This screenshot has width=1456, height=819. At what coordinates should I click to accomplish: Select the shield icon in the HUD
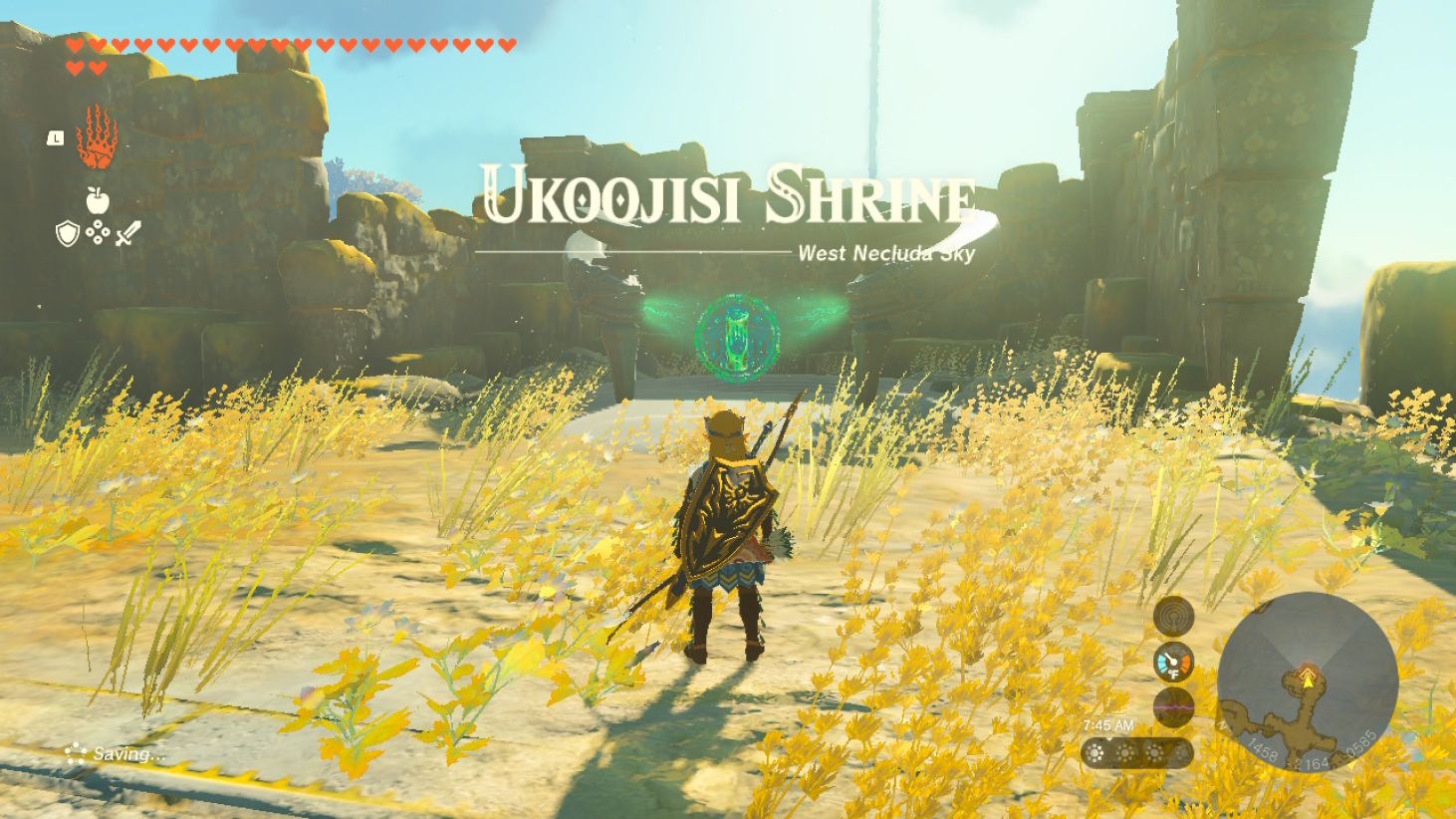pyautogui.click(x=67, y=233)
